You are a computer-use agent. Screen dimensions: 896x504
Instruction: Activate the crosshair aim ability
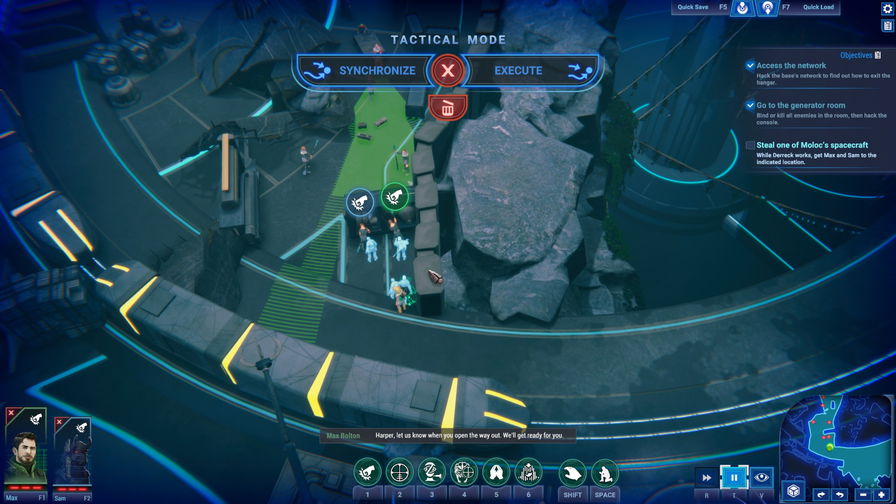(399, 471)
